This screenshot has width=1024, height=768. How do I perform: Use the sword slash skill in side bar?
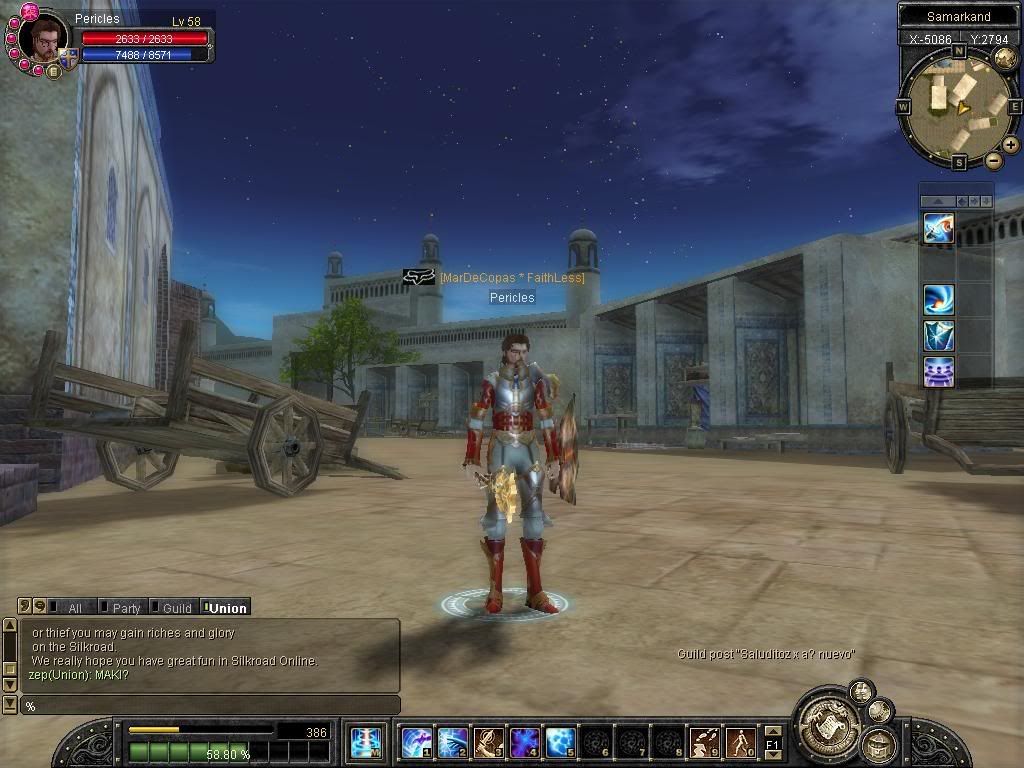pyautogui.click(x=939, y=227)
